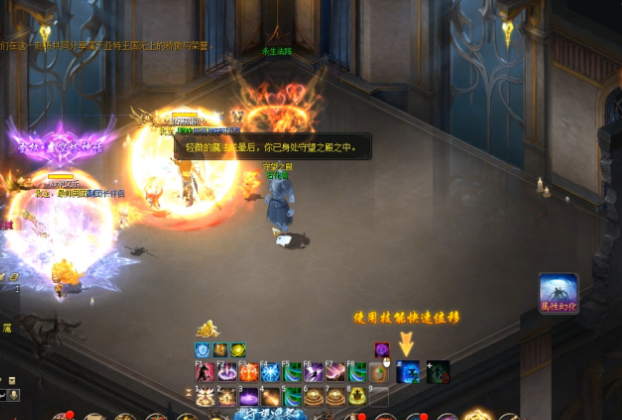Use the F7 pink slash skill
The width and height of the screenshot is (622, 420).
click(x=336, y=372)
